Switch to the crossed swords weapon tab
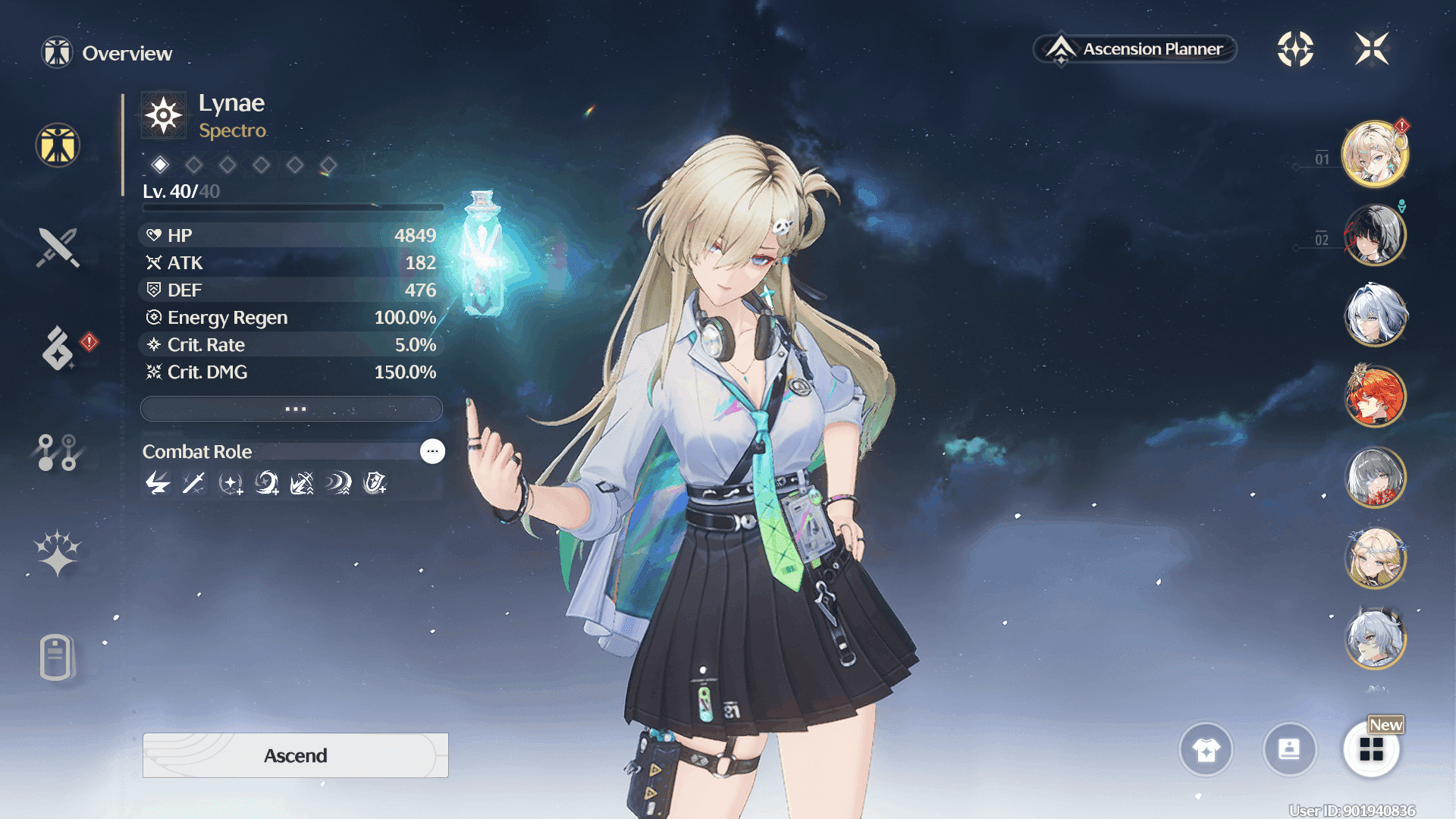 (x=58, y=247)
